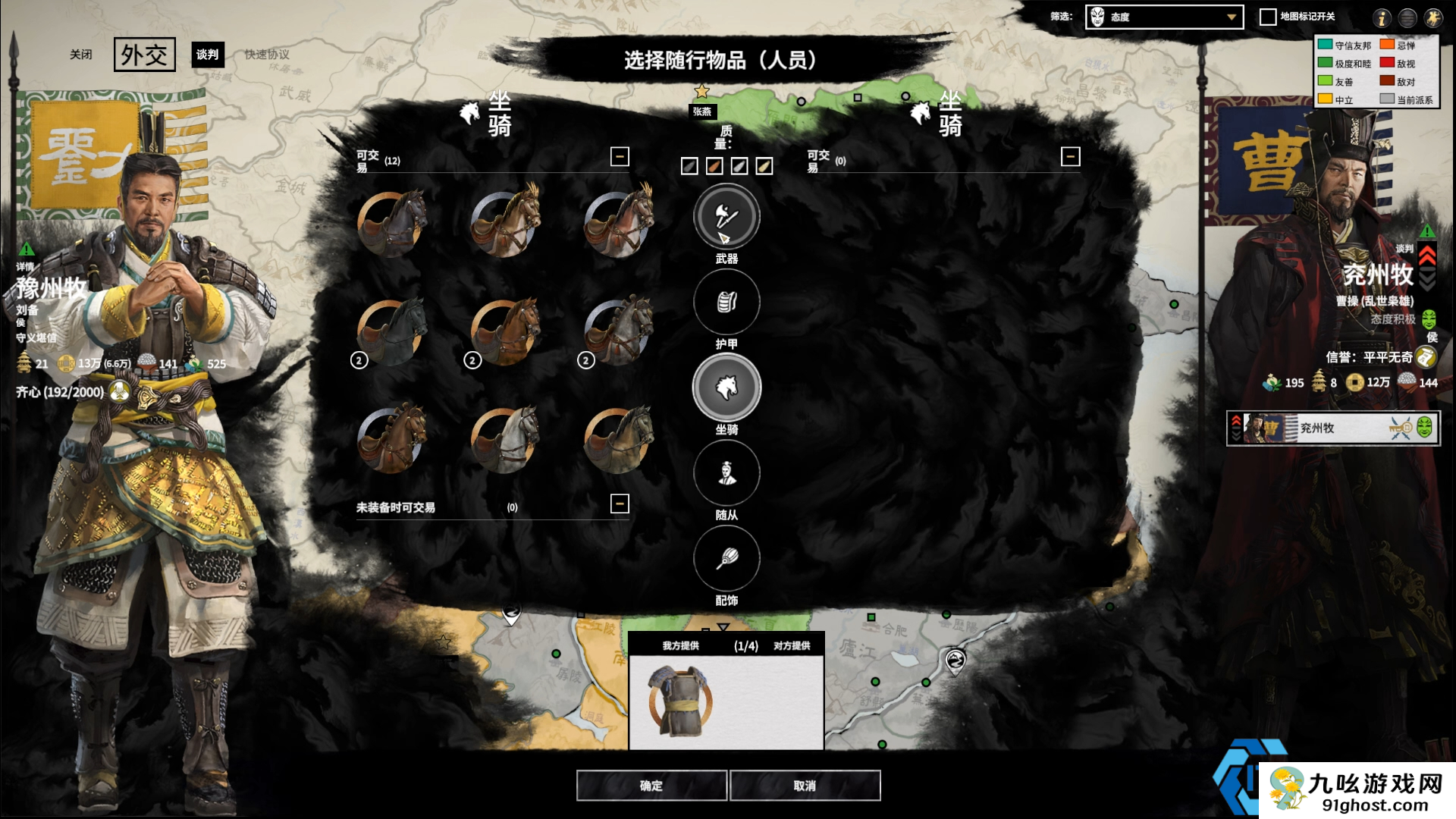Open the 快速协议 quick deal tab
Screen dimensions: 1456x819
point(267,55)
